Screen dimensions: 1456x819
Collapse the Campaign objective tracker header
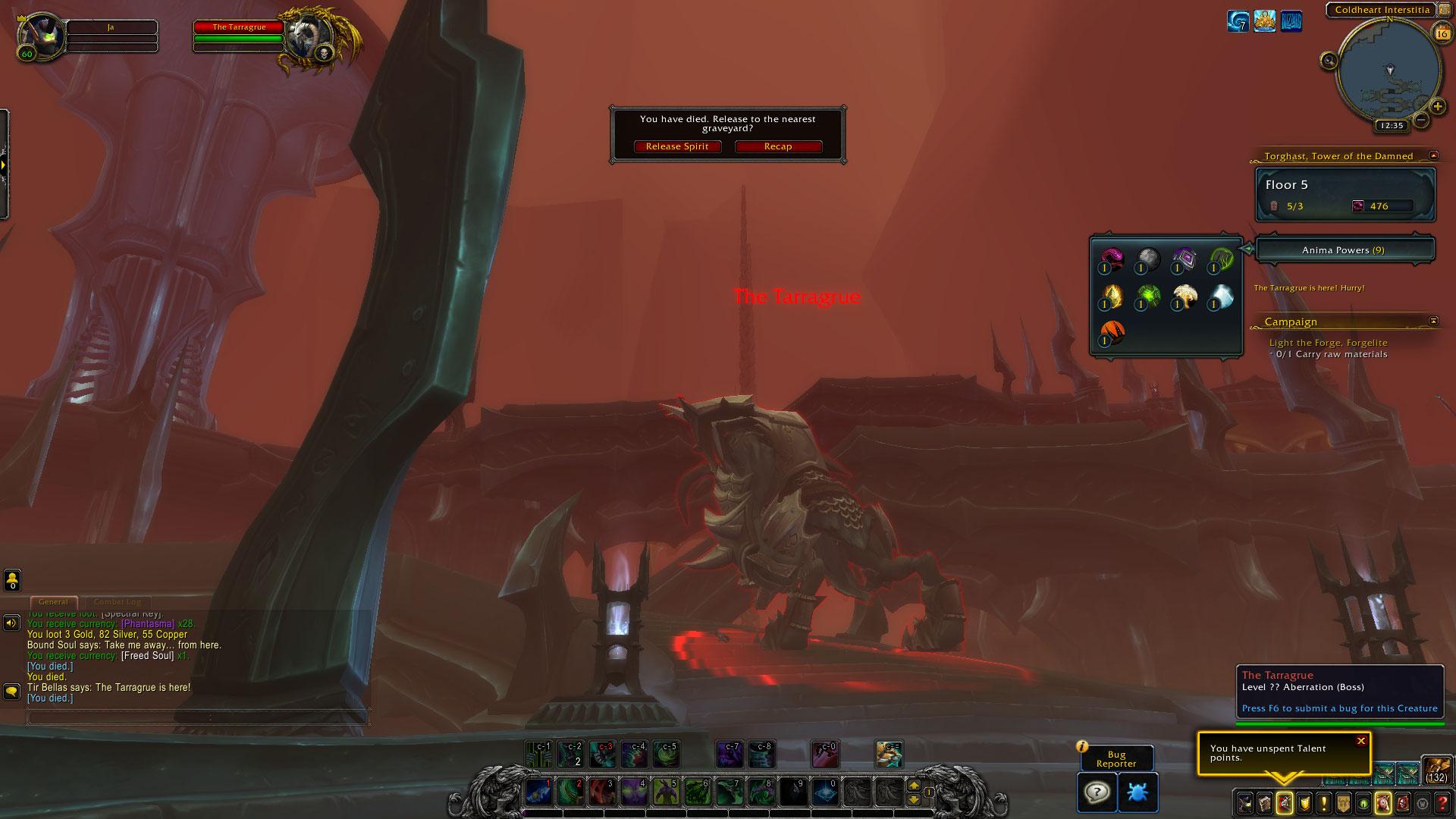pyautogui.click(x=1433, y=321)
